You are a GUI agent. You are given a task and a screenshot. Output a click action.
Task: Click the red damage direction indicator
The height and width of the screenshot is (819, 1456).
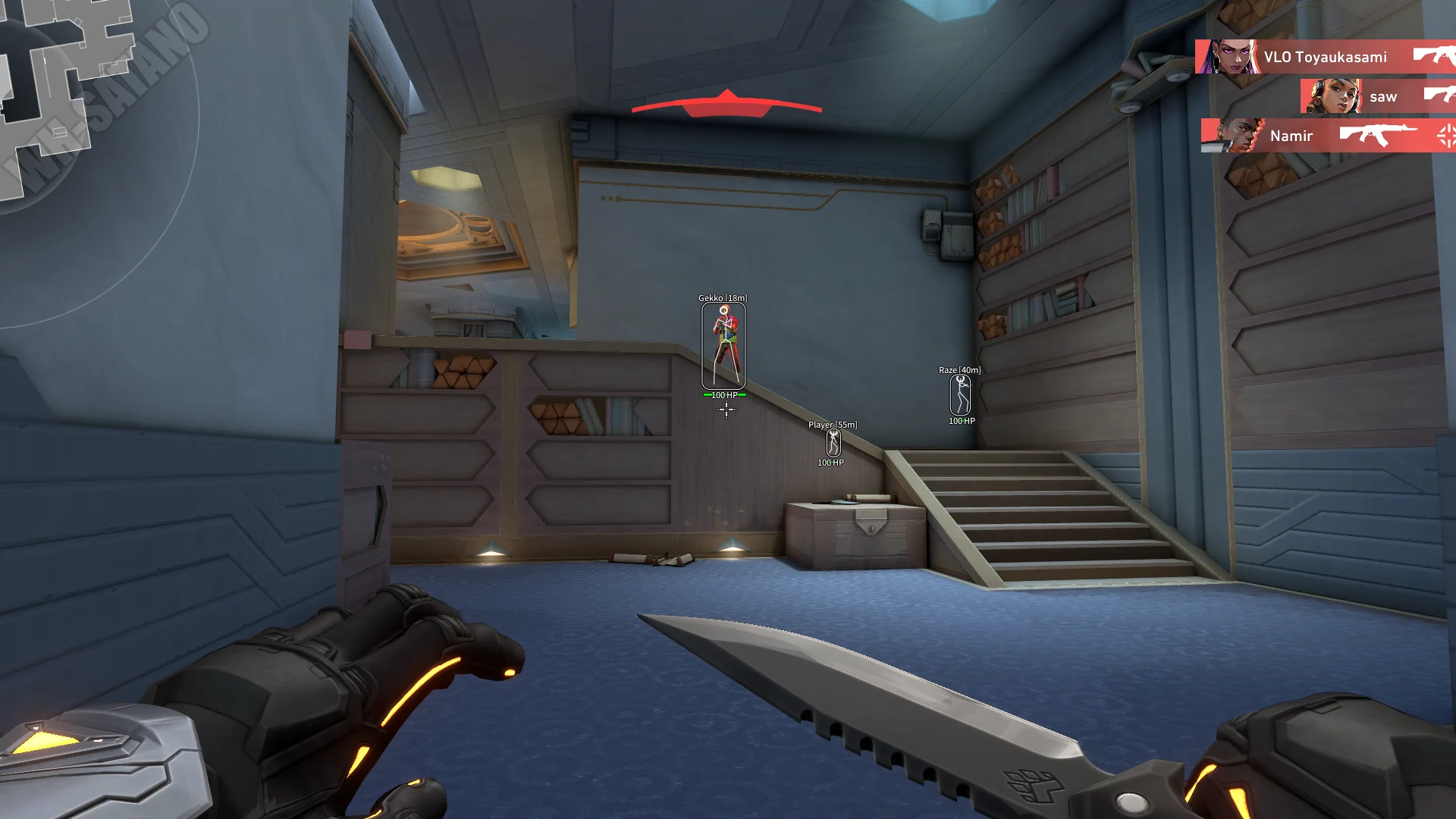pos(726,104)
